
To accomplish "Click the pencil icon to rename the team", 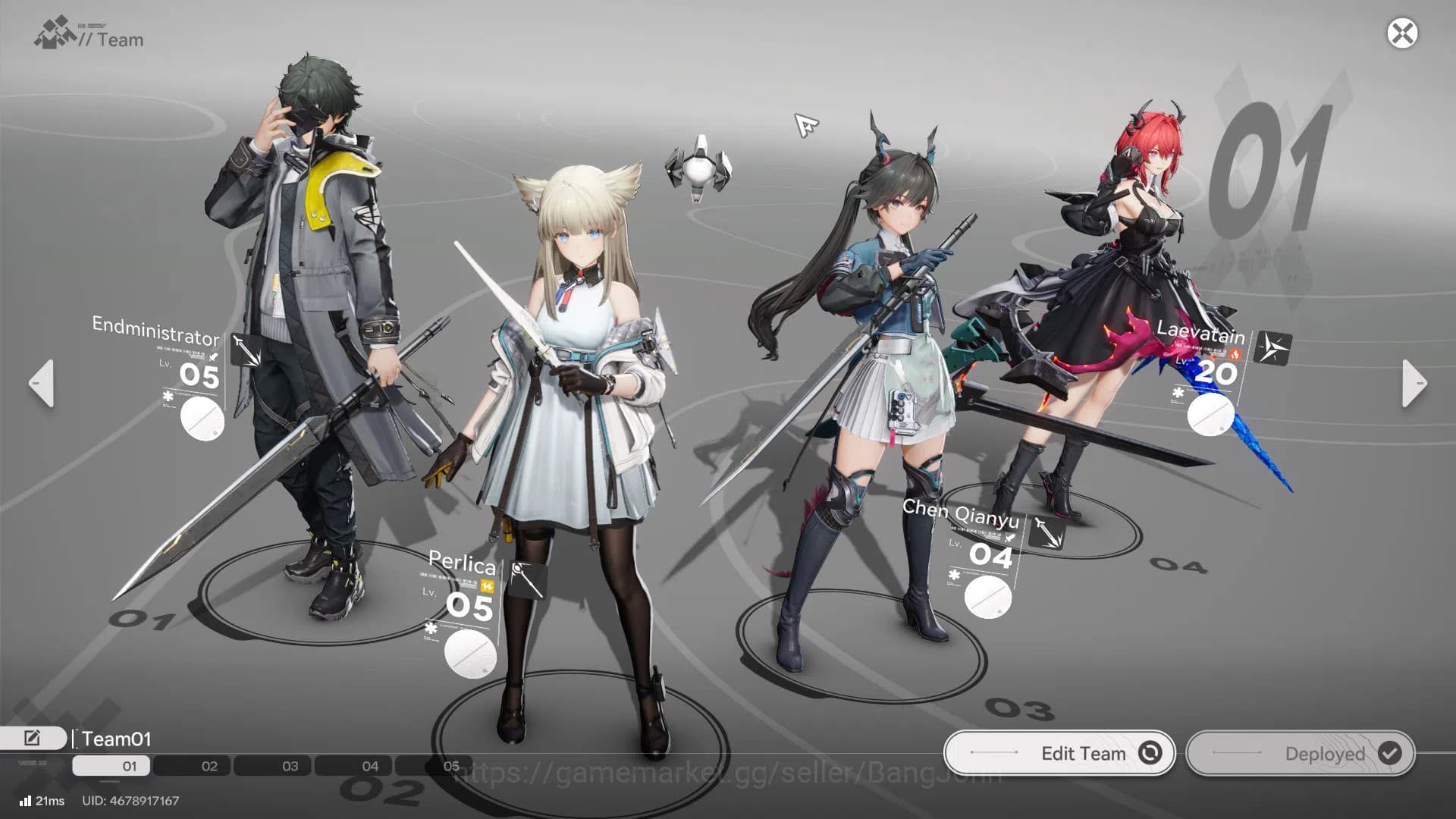I will click(x=31, y=737).
